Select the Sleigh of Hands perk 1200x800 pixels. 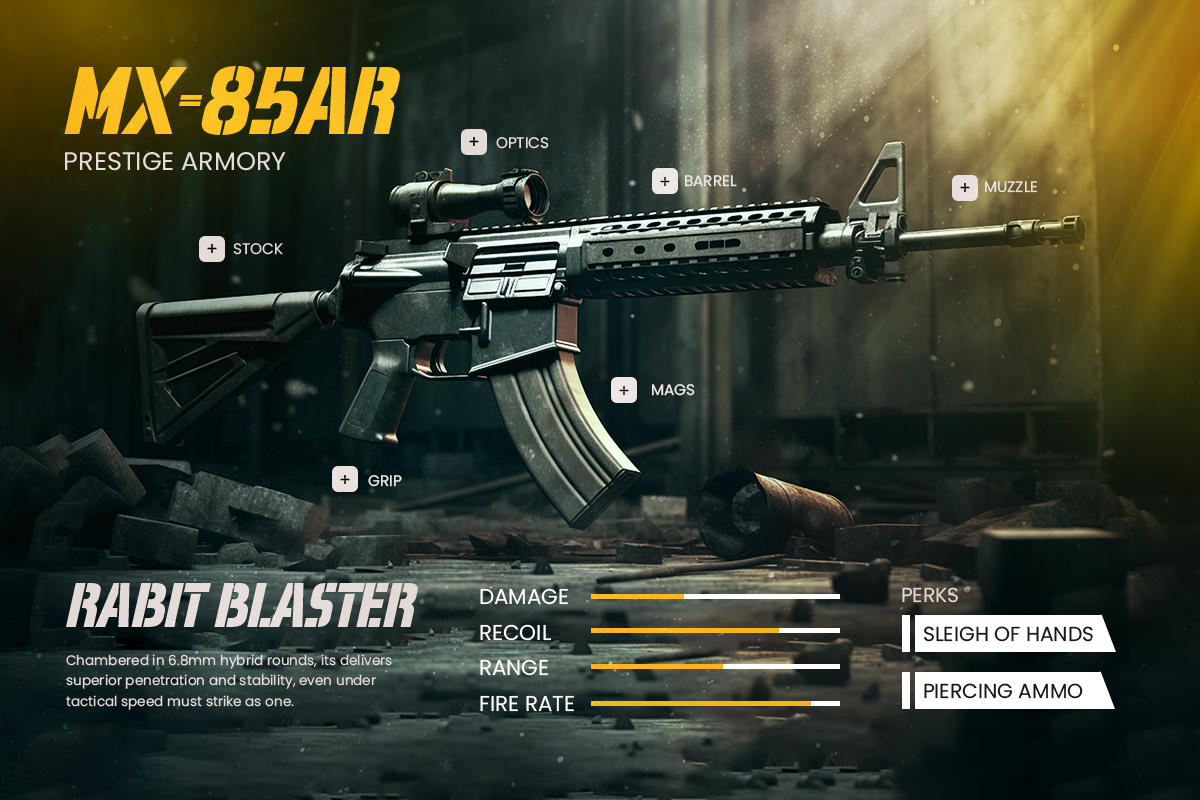[1008, 634]
